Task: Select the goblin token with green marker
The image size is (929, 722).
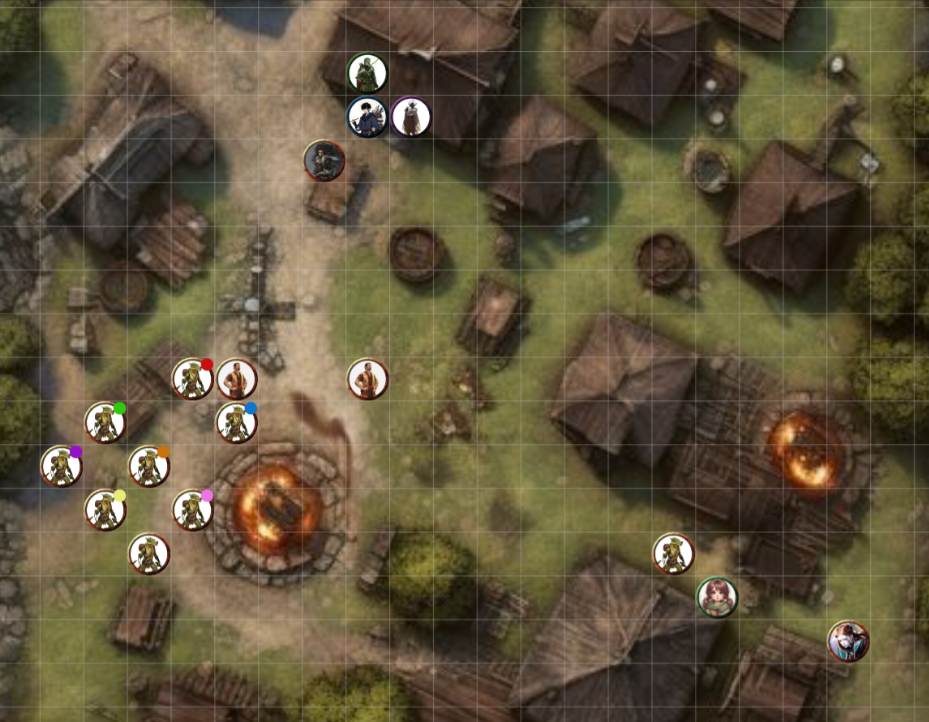Action: 104,422
